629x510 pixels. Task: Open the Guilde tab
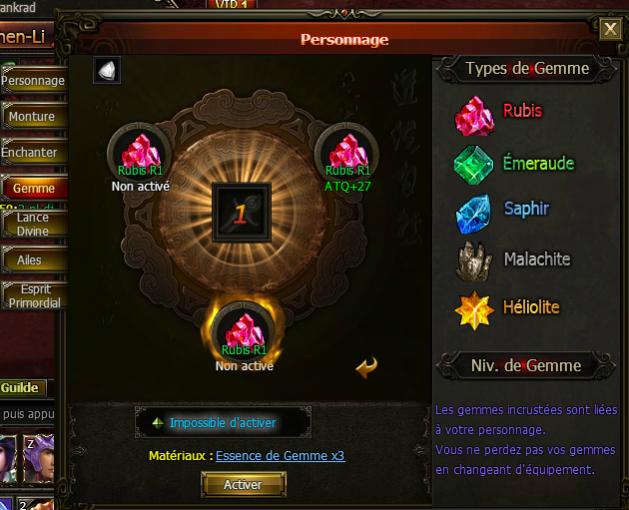pyautogui.click(x=20, y=388)
